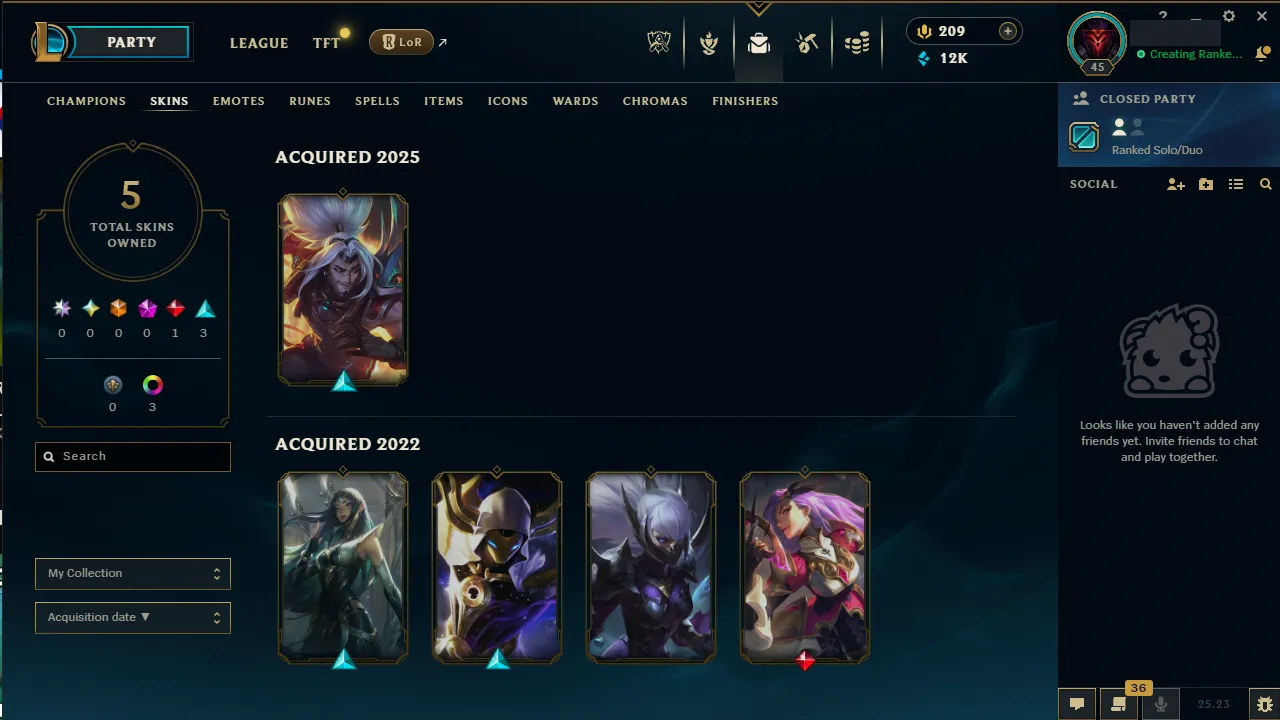
Task: Open the Acquisition date sort dropdown
Action: tap(132, 617)
